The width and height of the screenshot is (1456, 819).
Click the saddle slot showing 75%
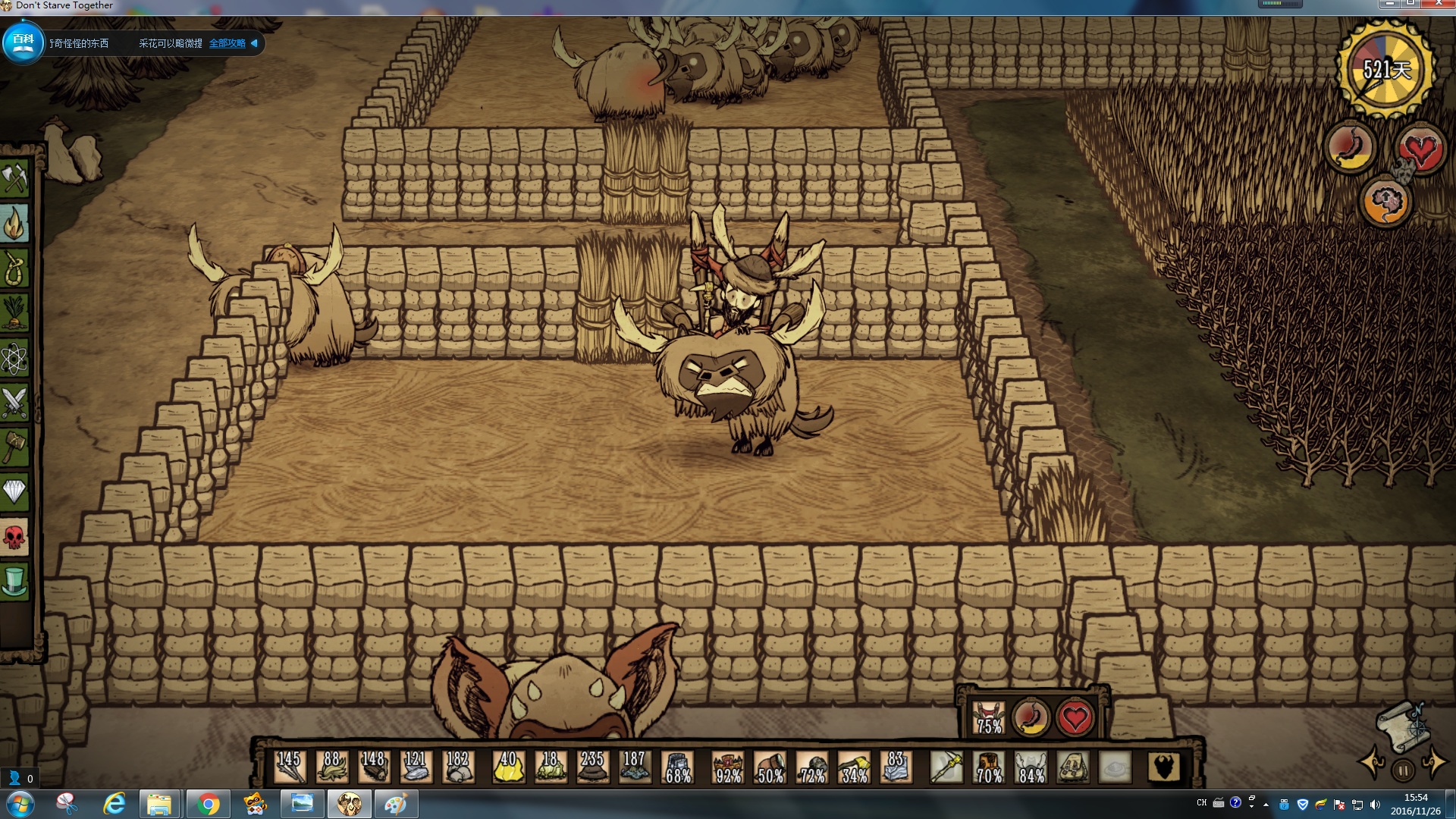(989, 717)
